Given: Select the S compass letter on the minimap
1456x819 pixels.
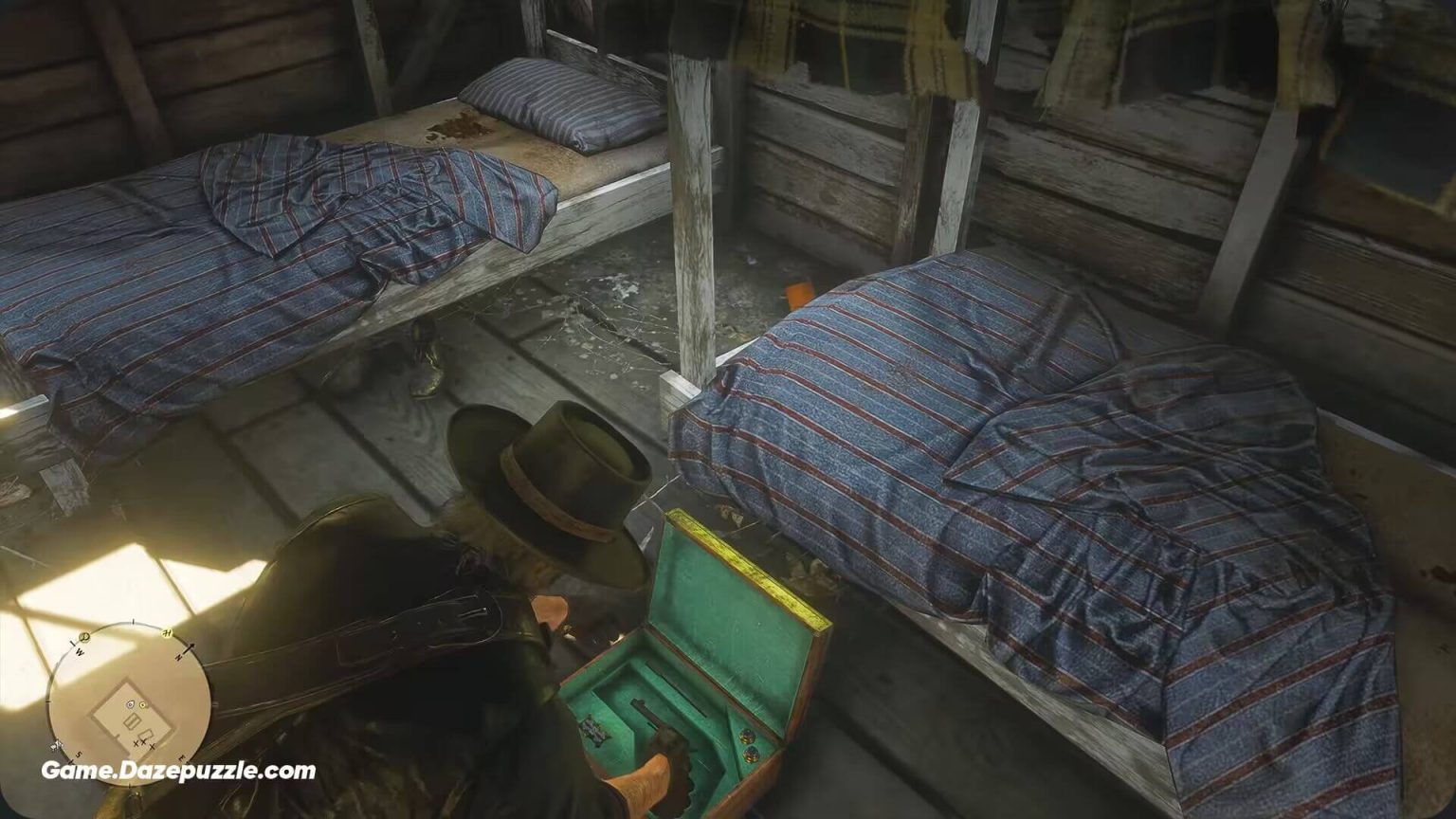Looking at the screenshot, I should [78, 754].
